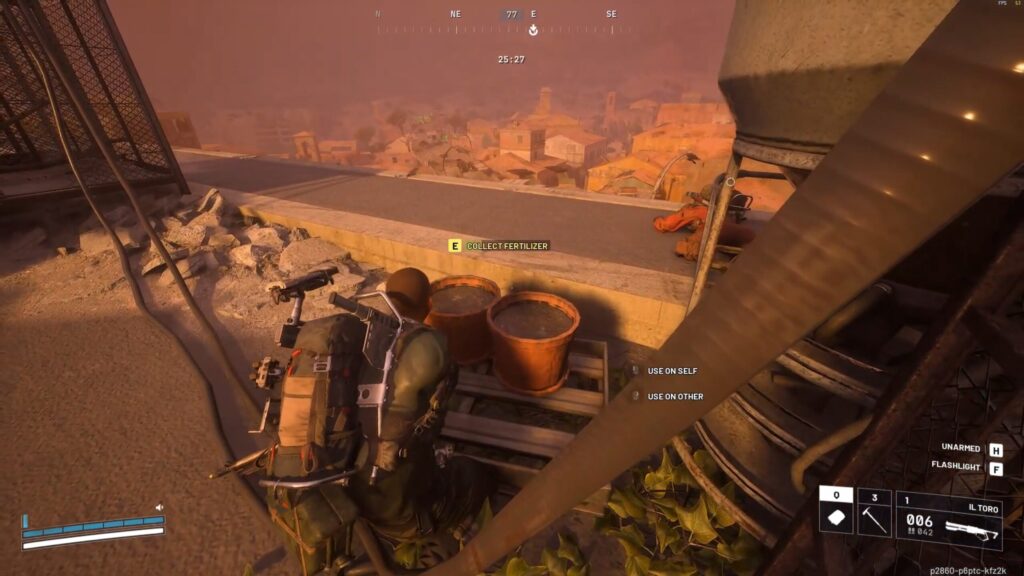The image size is (1024, 576).
Task: Click the speaker noise indicator icon
Action: pos(159,508)
